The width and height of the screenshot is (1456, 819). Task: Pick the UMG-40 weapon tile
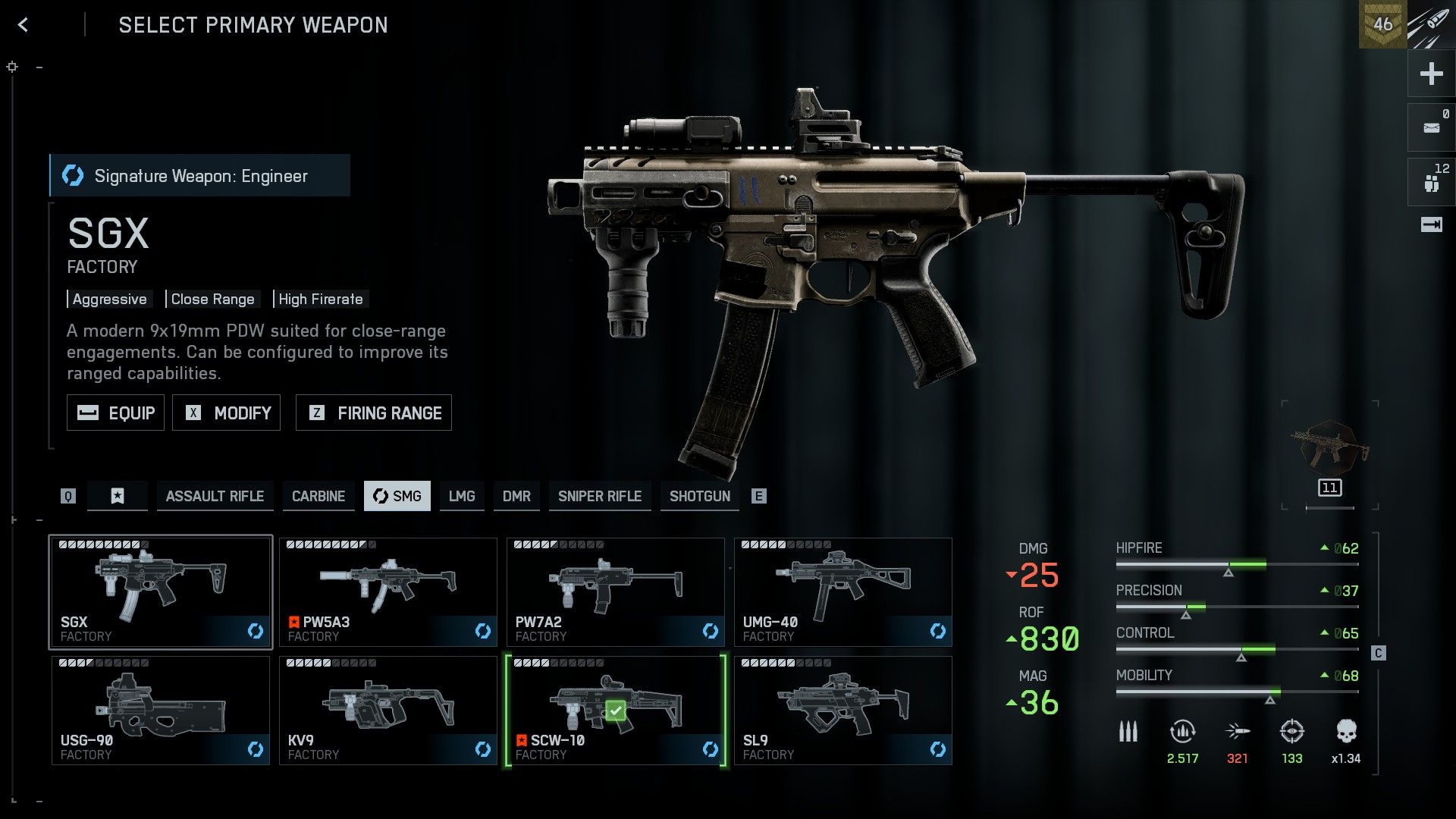[x=843, y=592]
